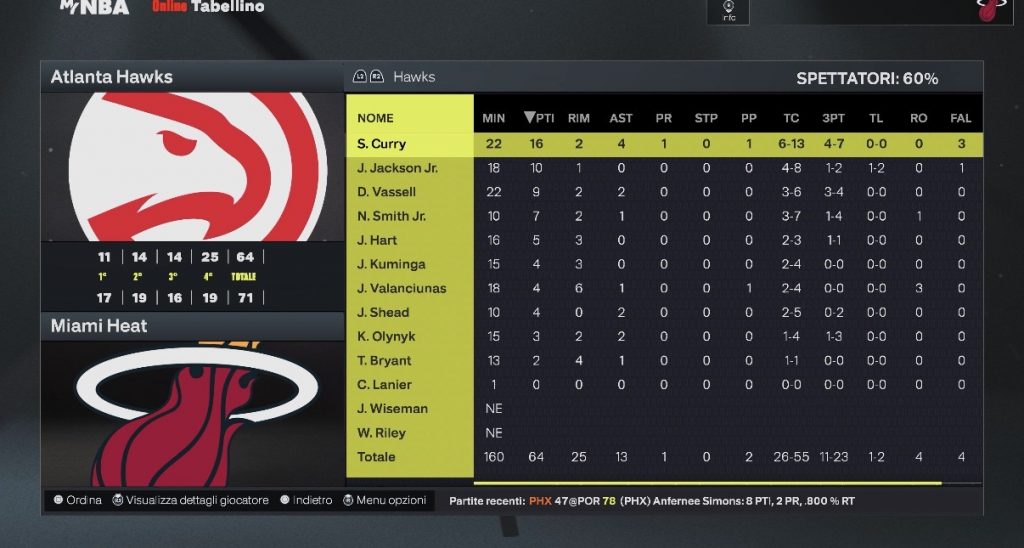Choose the J. Wiseman row

click(x=392, y=408)
